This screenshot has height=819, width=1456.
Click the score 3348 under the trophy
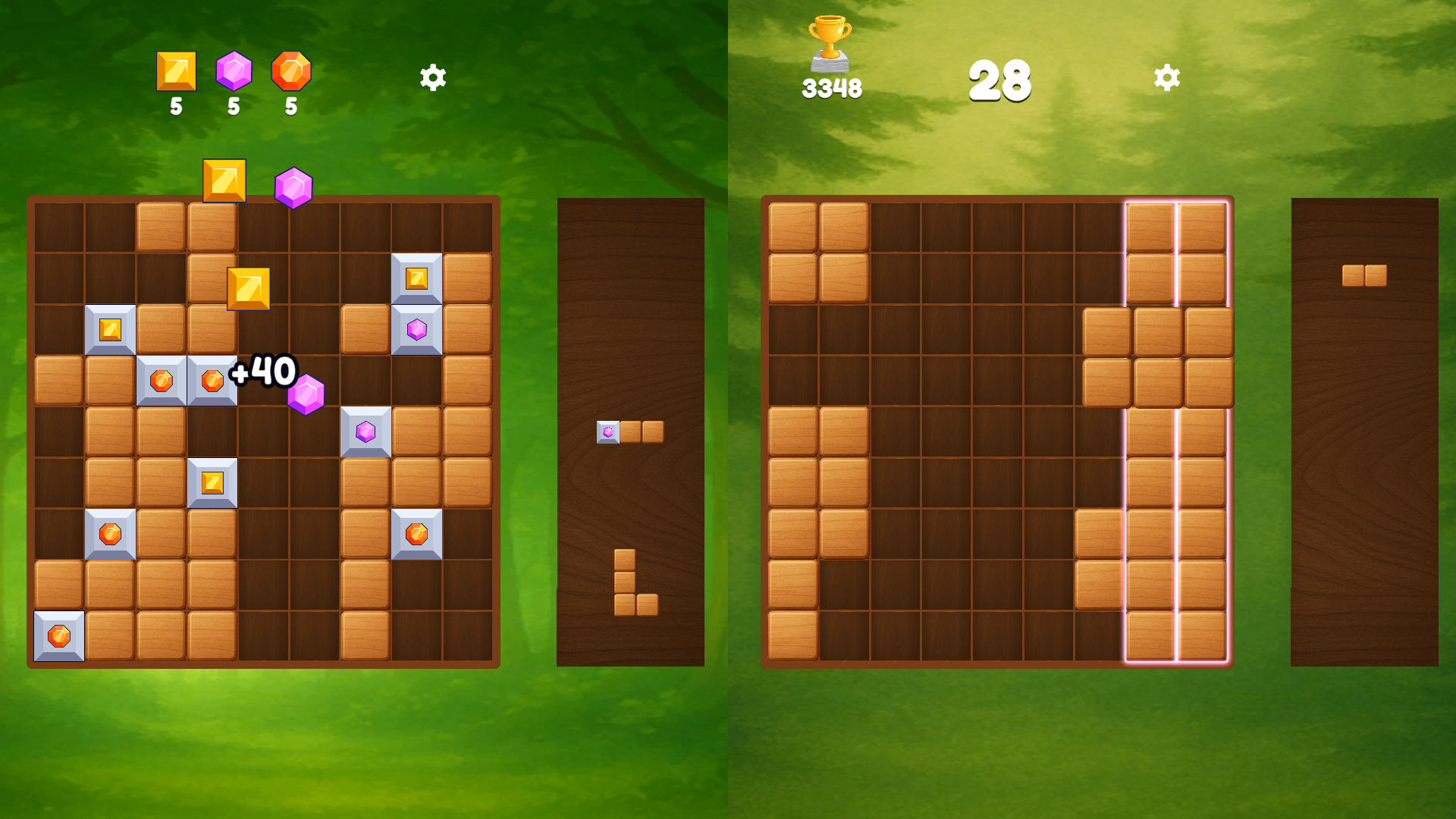pos(831,87)
